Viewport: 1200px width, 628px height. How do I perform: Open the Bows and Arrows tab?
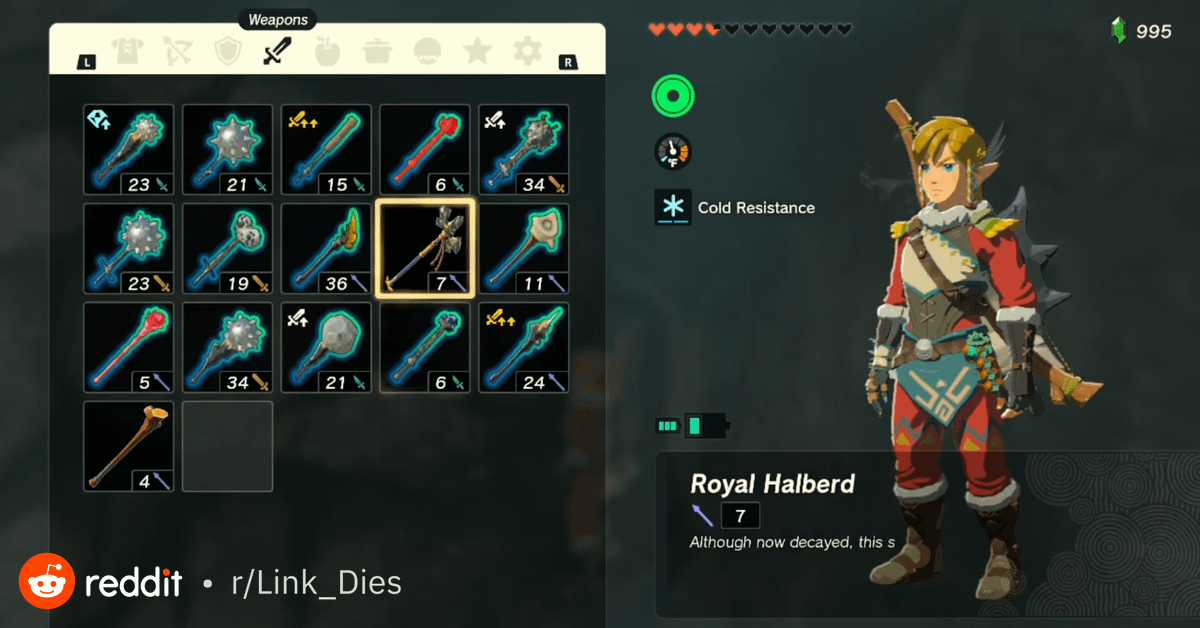coord(178,51)
